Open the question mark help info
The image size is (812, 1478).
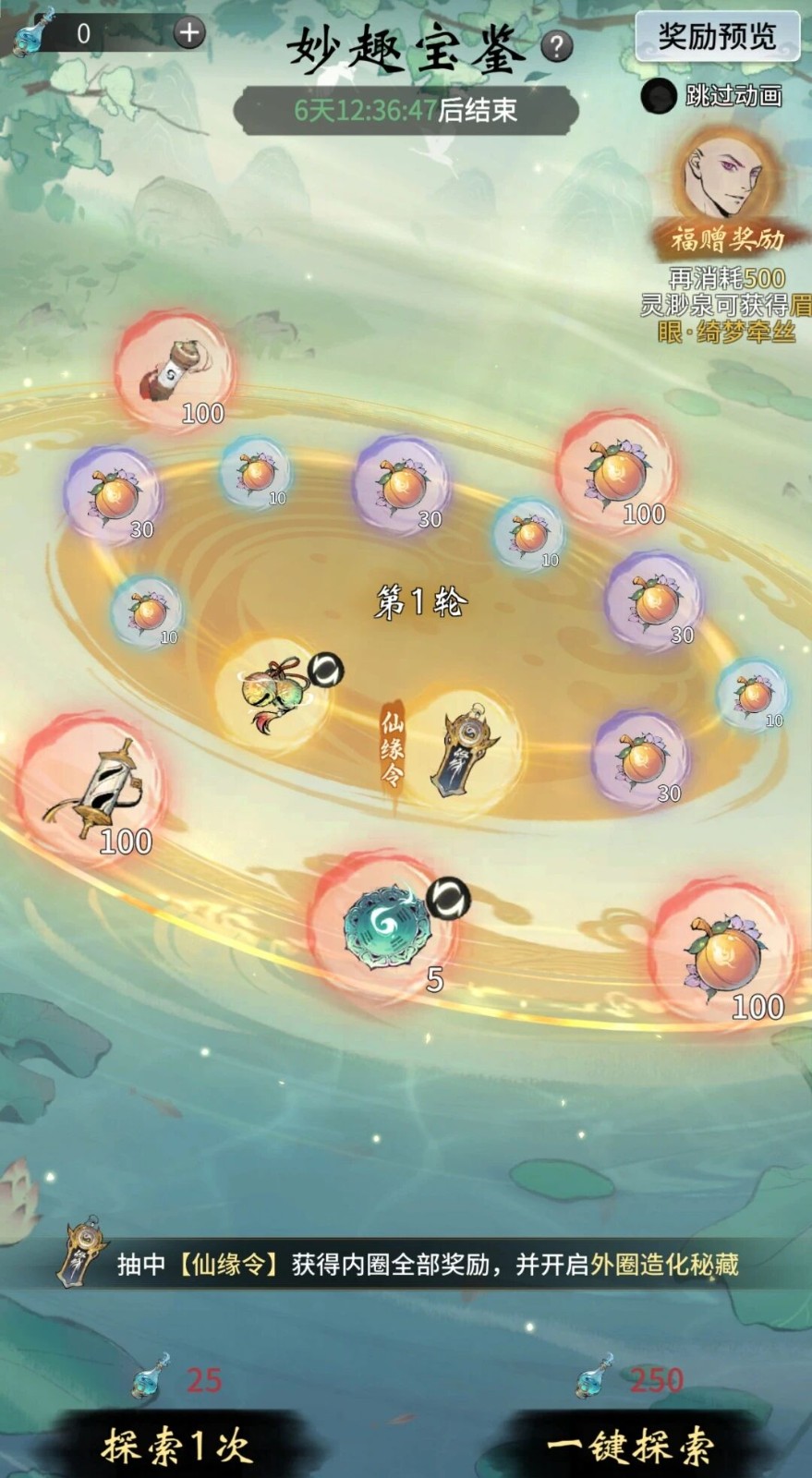[x=556, y=46]
